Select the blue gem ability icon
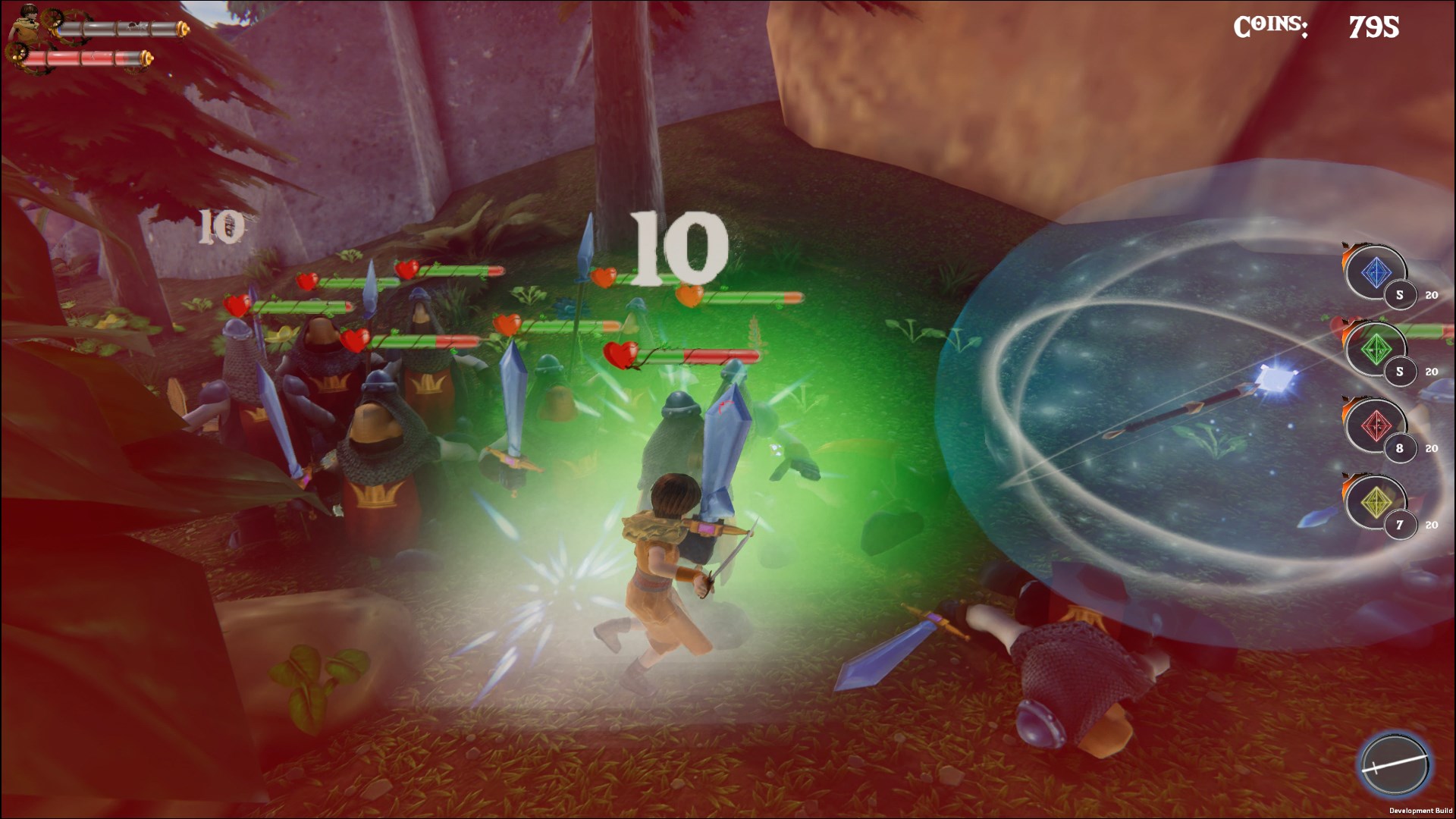This screenshot has height=819, width=1456. [x=1376, y=273]
